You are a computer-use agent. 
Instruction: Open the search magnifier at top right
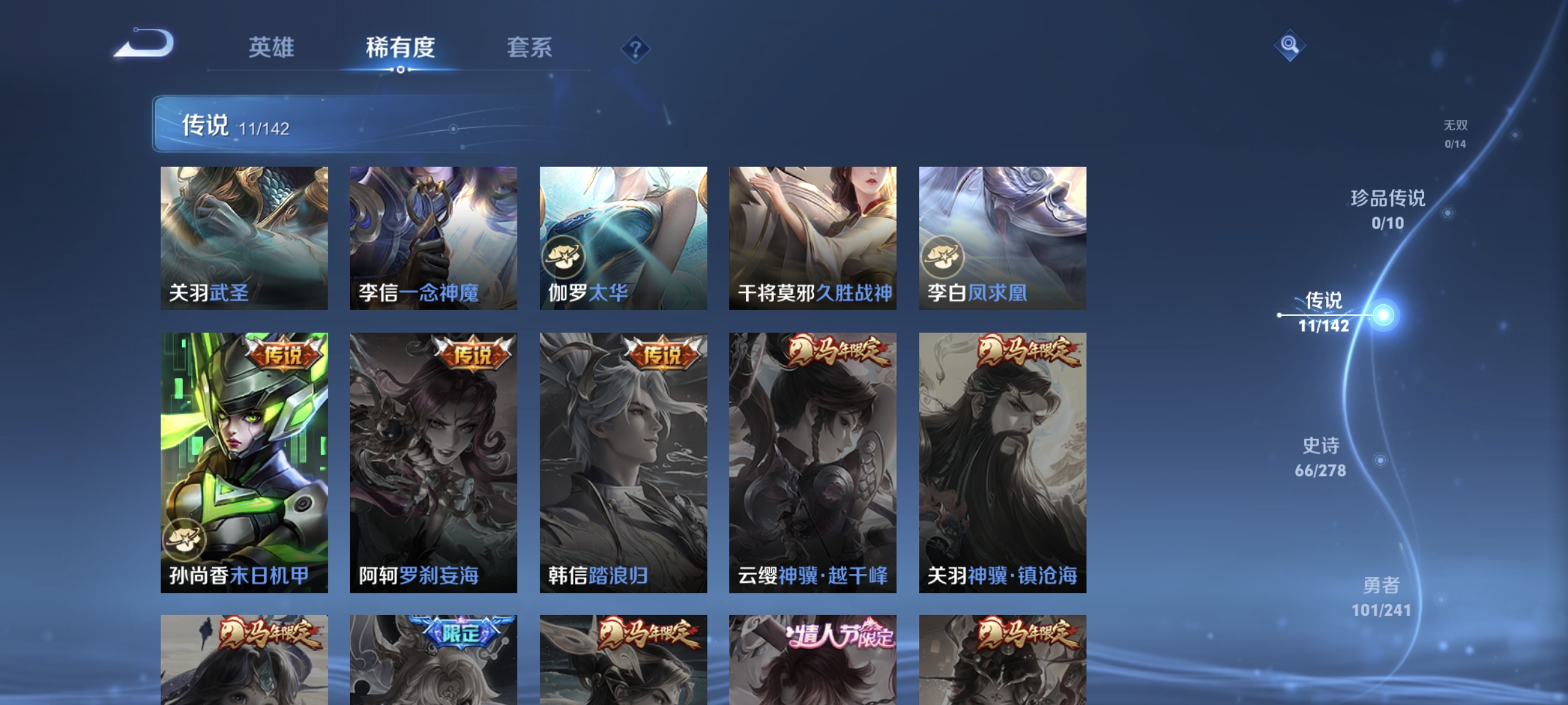point(1290,46)
